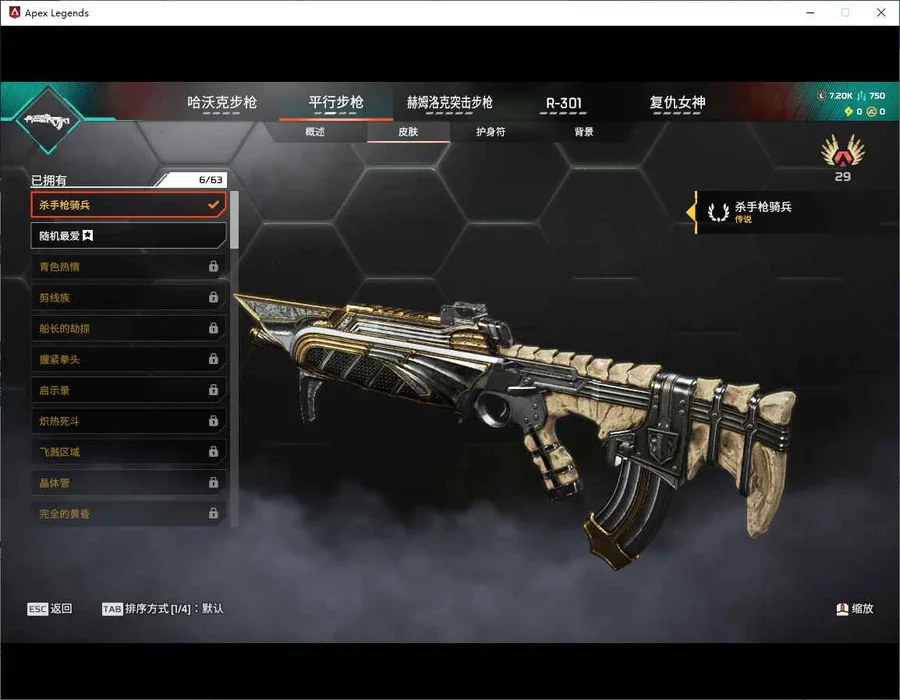900x700 pixels.
Task: Preview the locked 晶体管 skin
Action: [128, 483]
